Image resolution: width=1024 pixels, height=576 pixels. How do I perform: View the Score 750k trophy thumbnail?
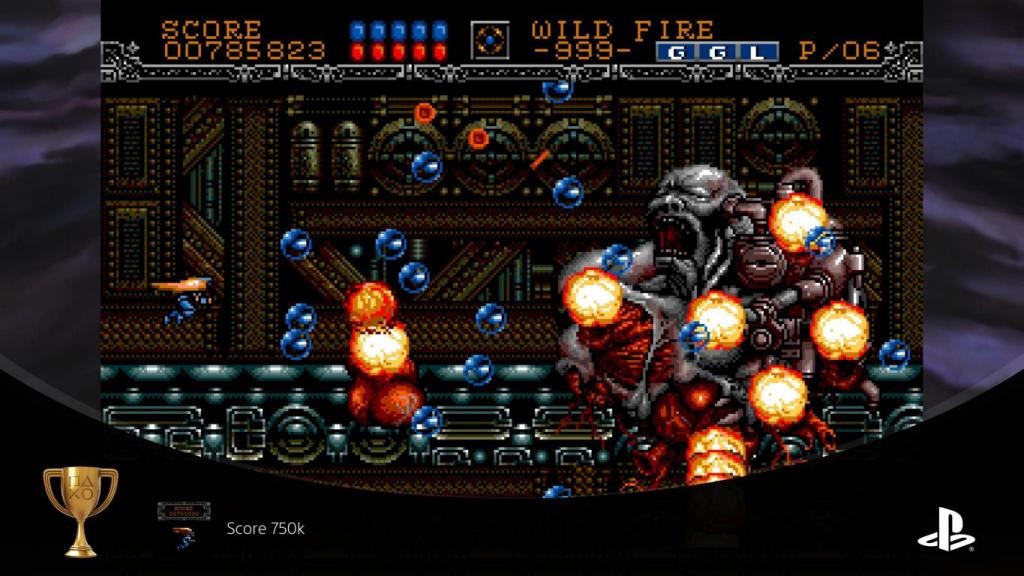pyautogui.click(x=182, y=526)
